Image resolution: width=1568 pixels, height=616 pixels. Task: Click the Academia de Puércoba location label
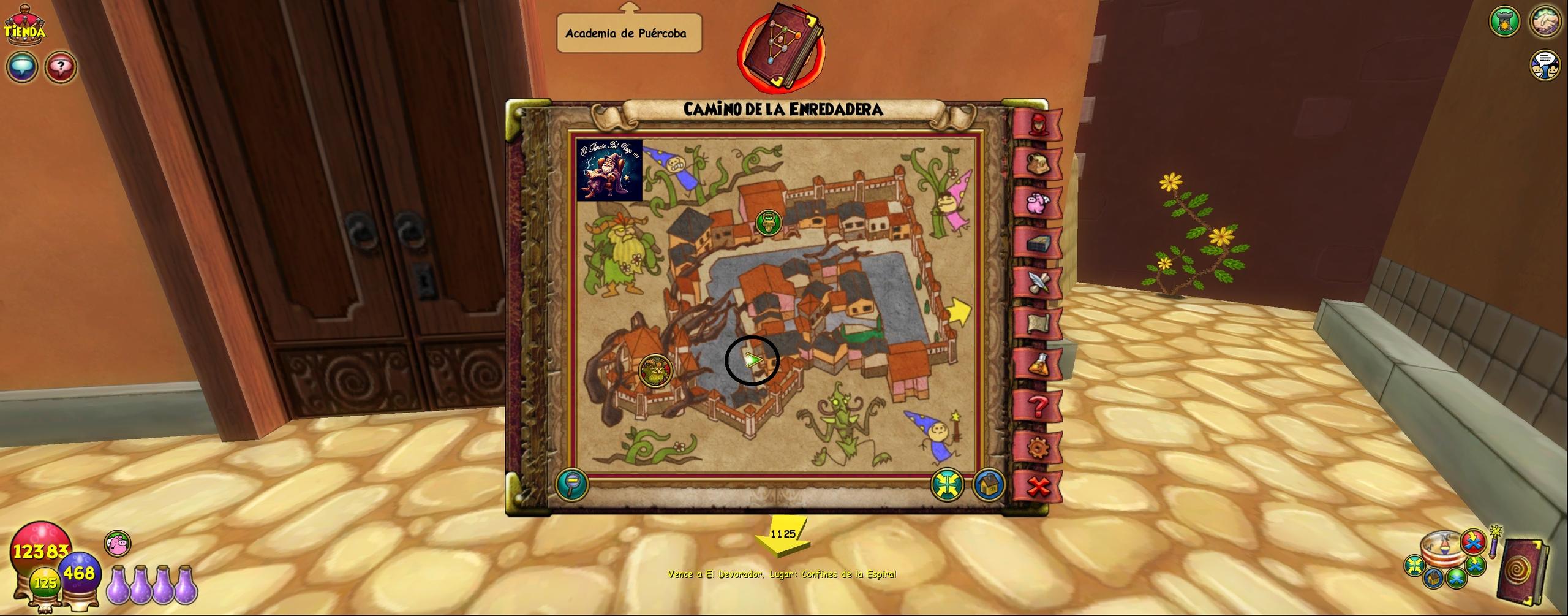click(628, 34)
